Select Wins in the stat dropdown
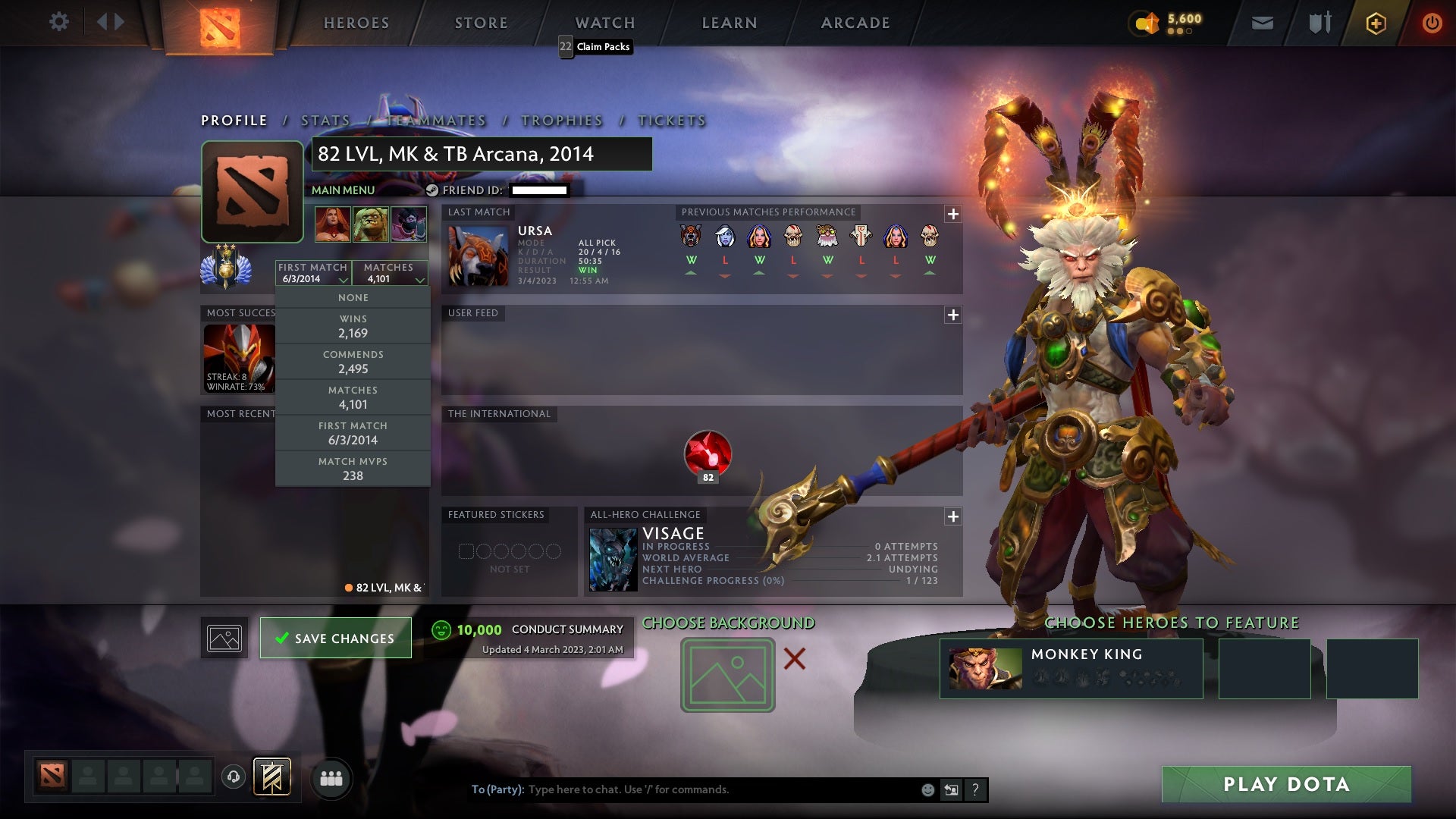This screenshot has height=819, width=1456. coord(353,326)
